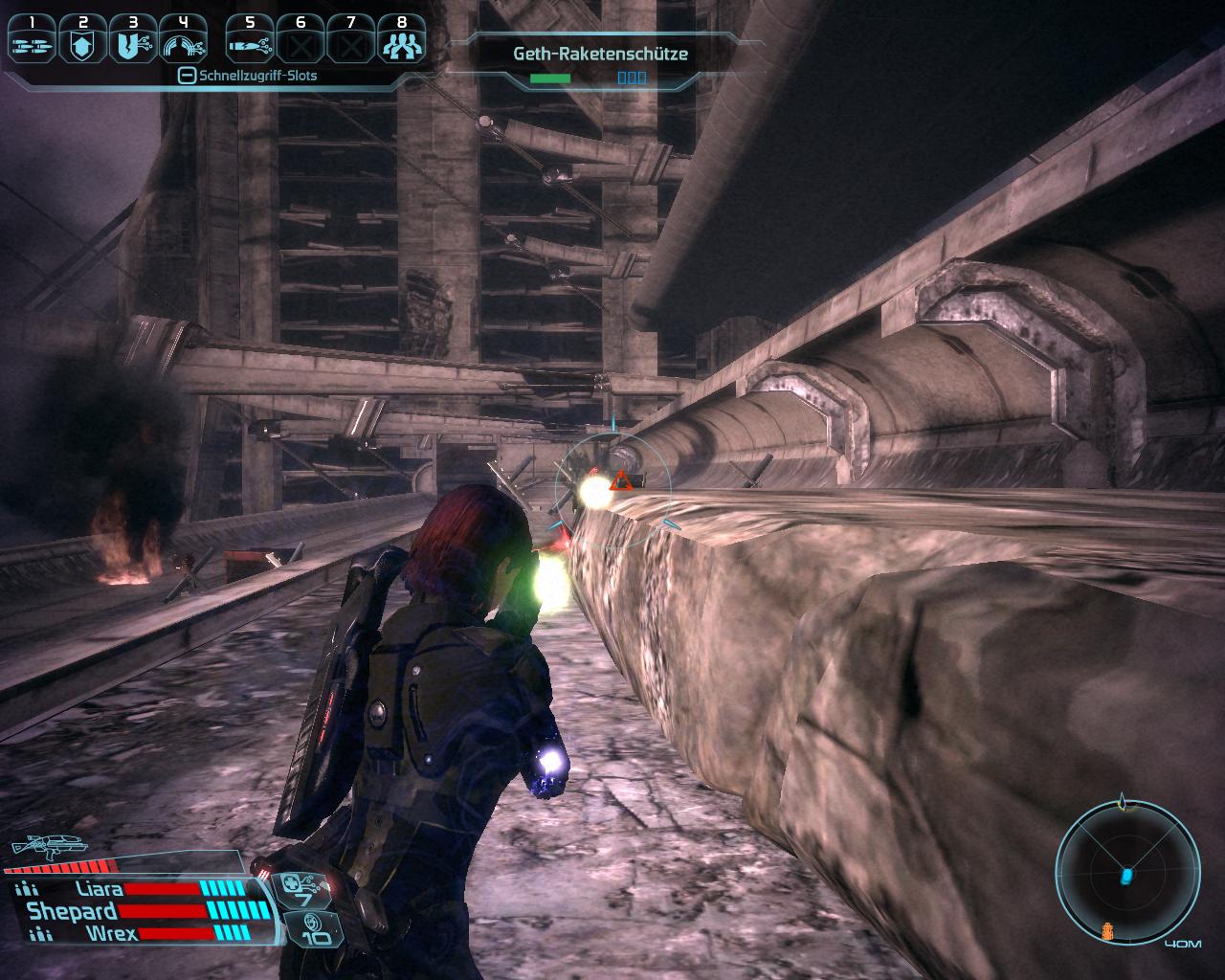Select squad member Liara in the squad panel
The height and width of the screenshot is (980, 1225).
coord(94,889)
